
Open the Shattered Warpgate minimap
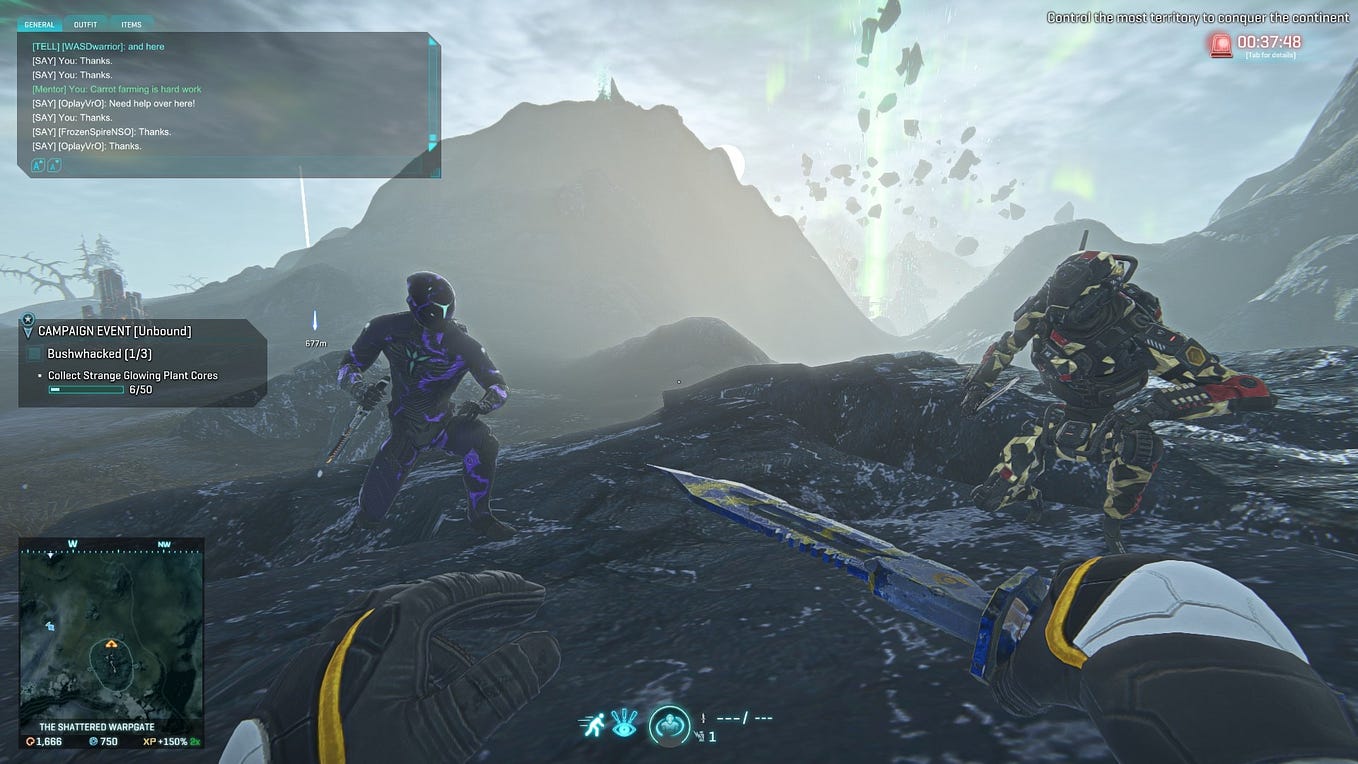click(x=111, y=633)
